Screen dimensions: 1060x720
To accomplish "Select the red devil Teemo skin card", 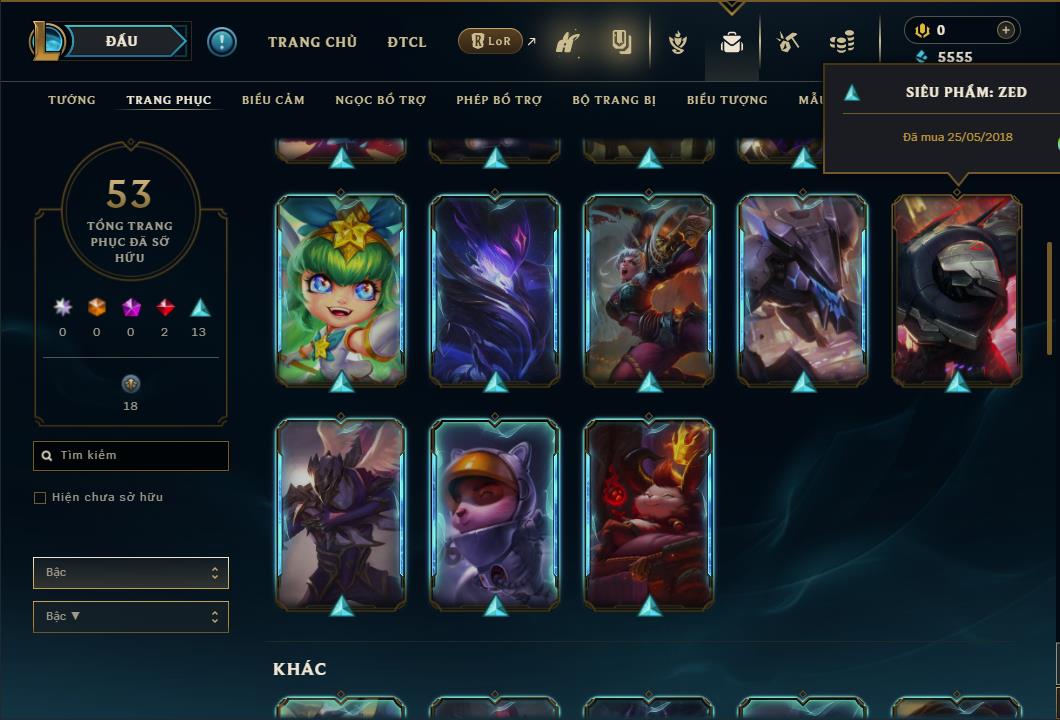I will click(649, 513).
